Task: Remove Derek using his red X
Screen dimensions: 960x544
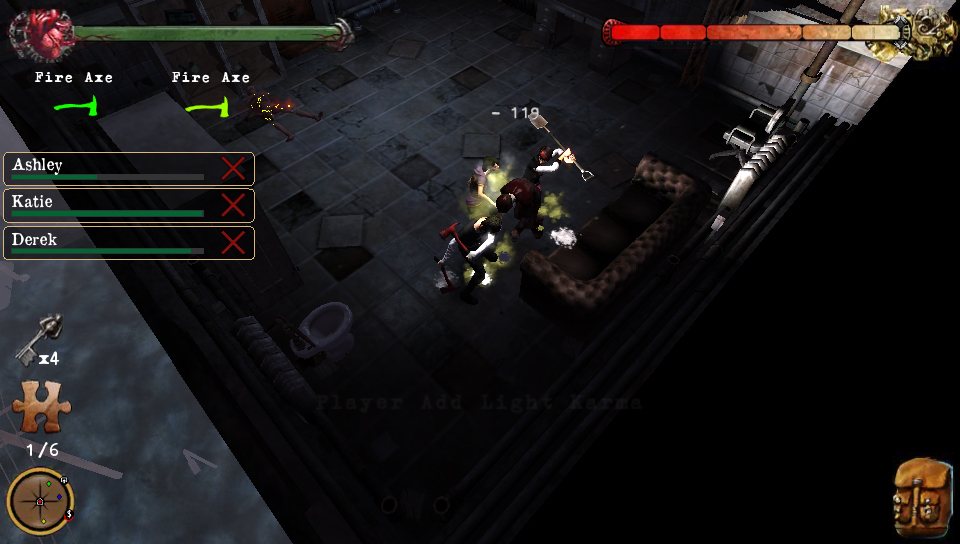Action: tap(233, 243)
